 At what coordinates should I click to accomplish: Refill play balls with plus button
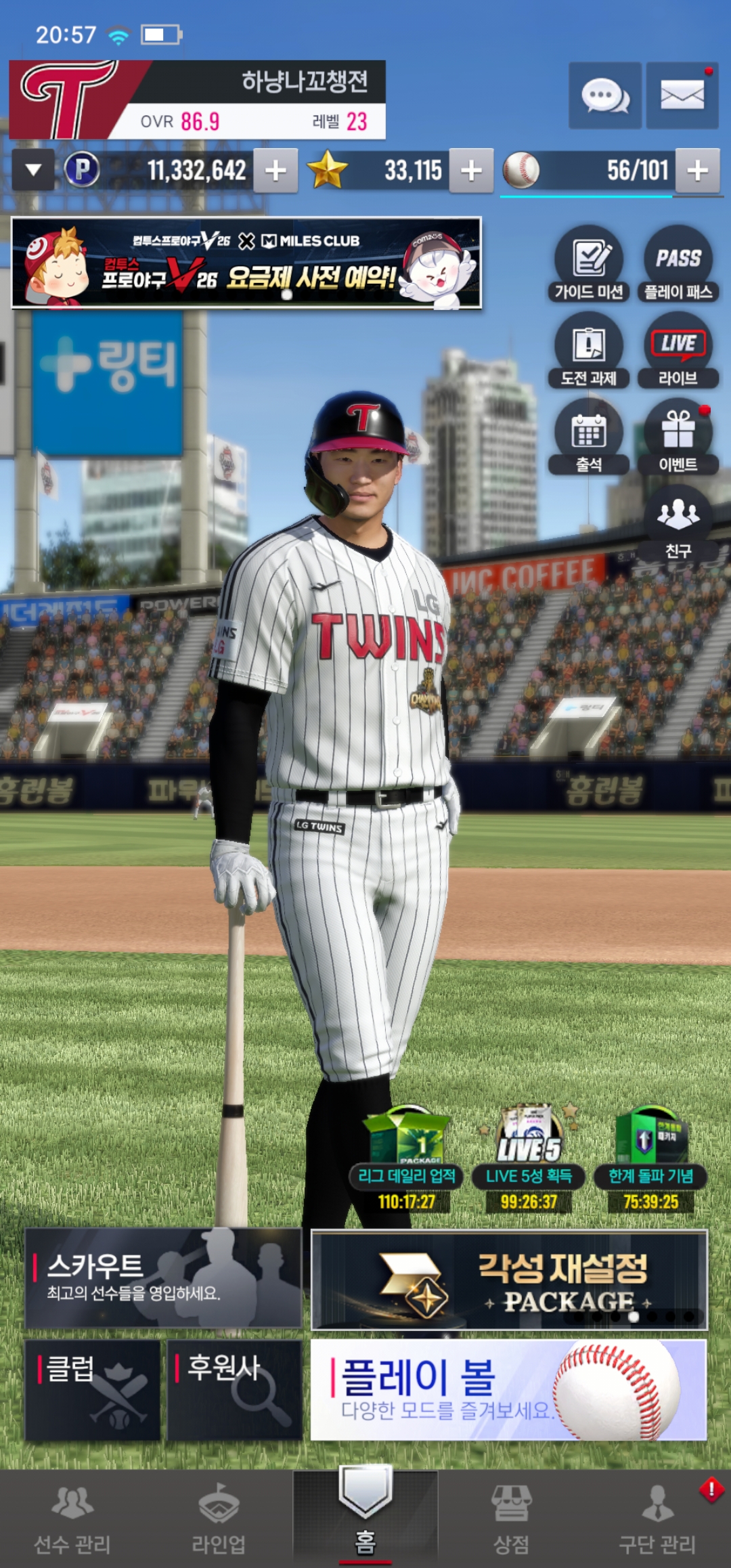point(697,171)
